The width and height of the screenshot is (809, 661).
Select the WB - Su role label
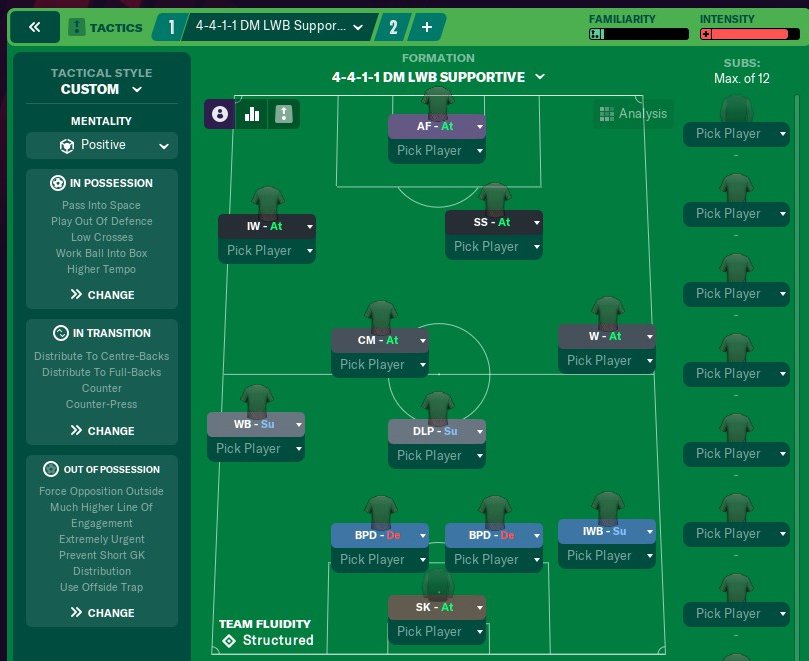tap(255, 424)
